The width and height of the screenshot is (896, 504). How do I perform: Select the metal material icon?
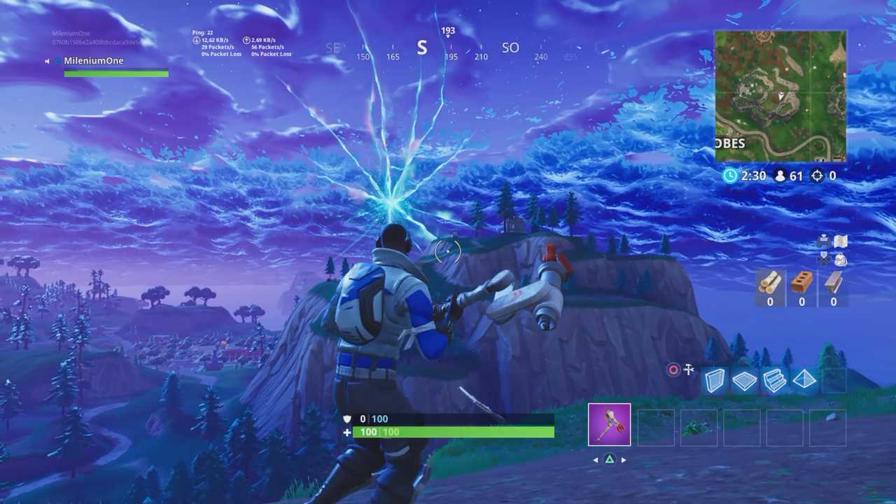click(833, 284)
